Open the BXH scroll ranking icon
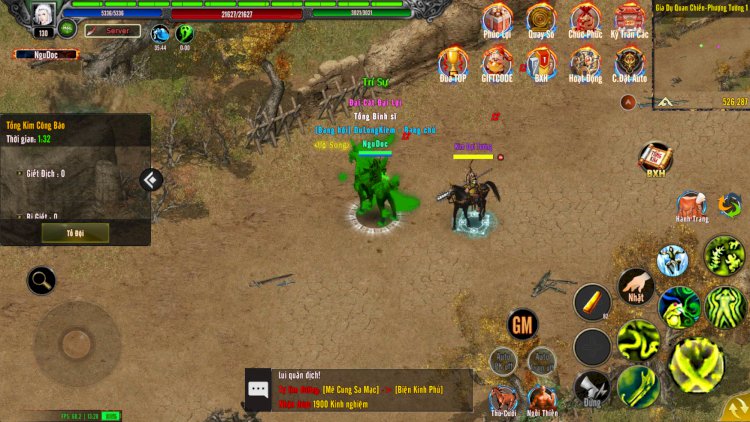The height and width of the screenshot is (422, 750). (655, 157)
